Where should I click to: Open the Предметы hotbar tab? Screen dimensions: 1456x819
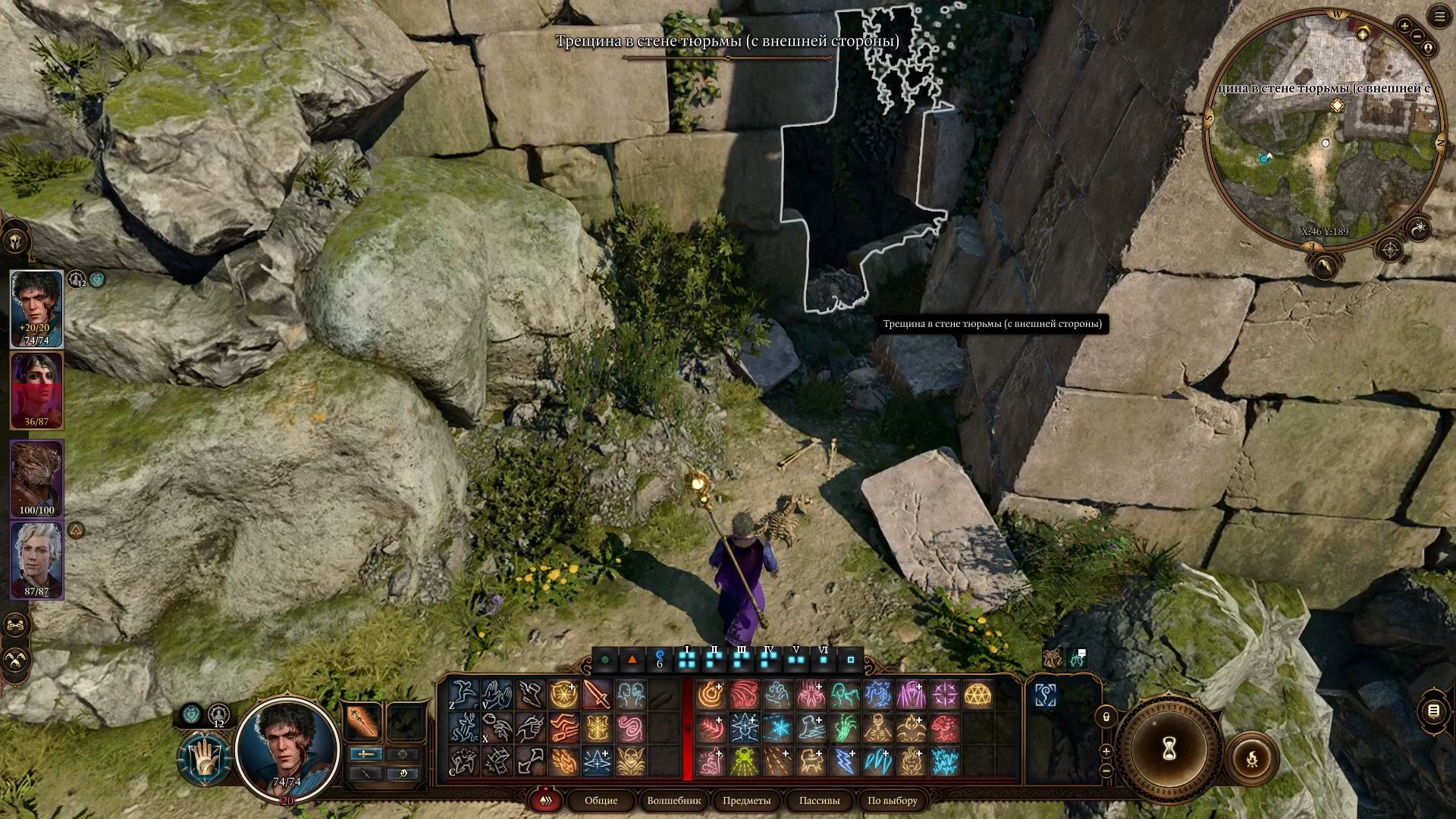pyautogui.click(x=746, y=801)
